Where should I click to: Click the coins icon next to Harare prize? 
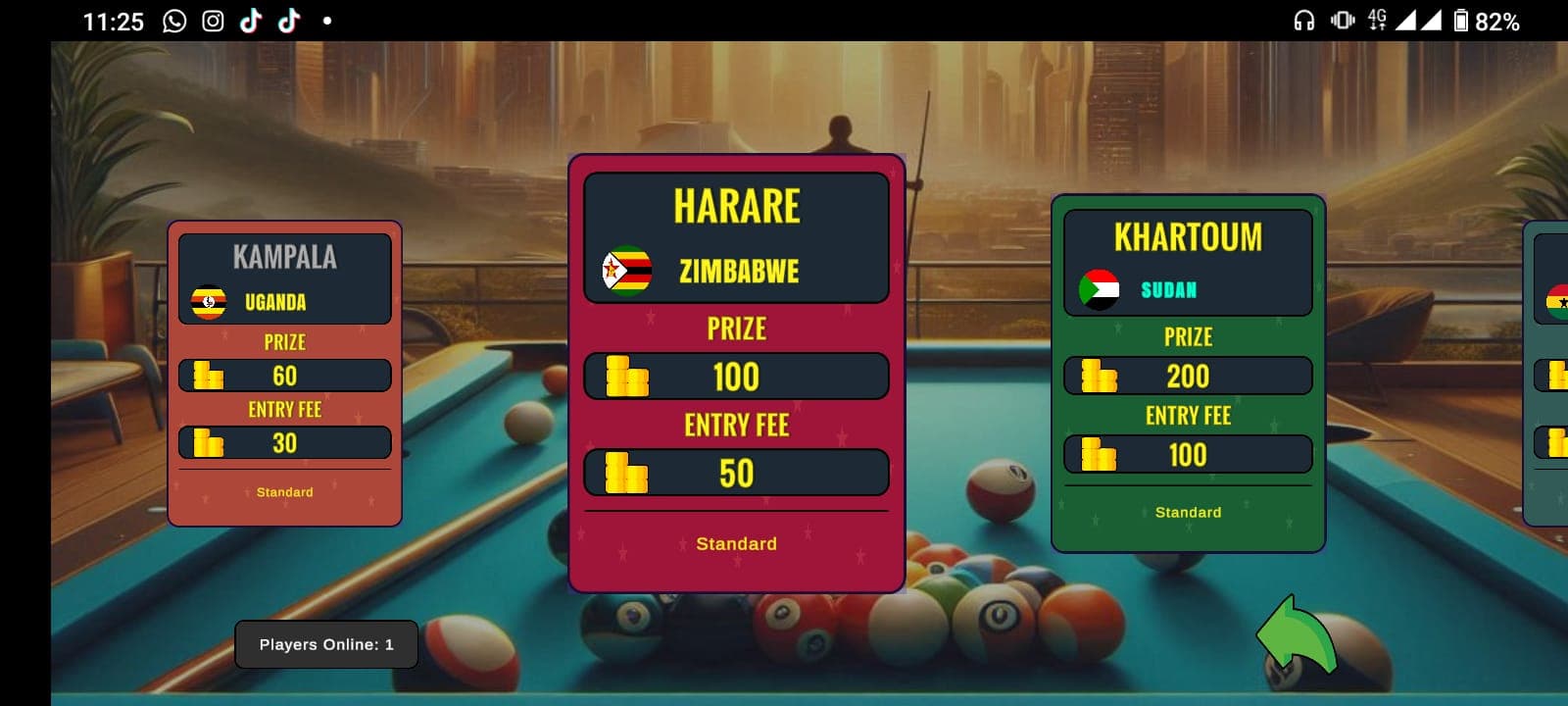tap(627, 376)
